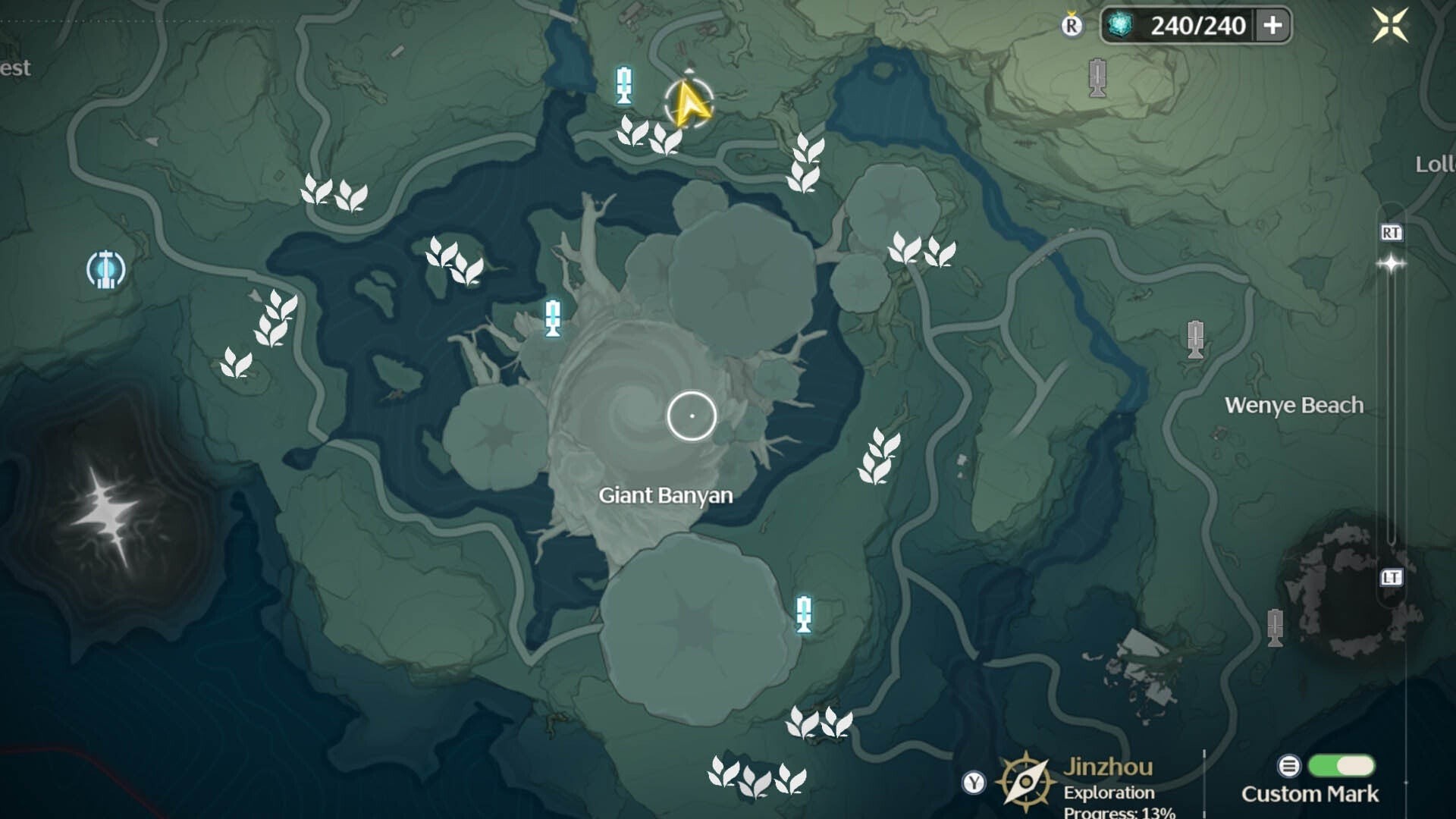Add Waveplates with the plus button
Image resolution: width=1456 pixels, height=819 pixels.
[1272, 26]
